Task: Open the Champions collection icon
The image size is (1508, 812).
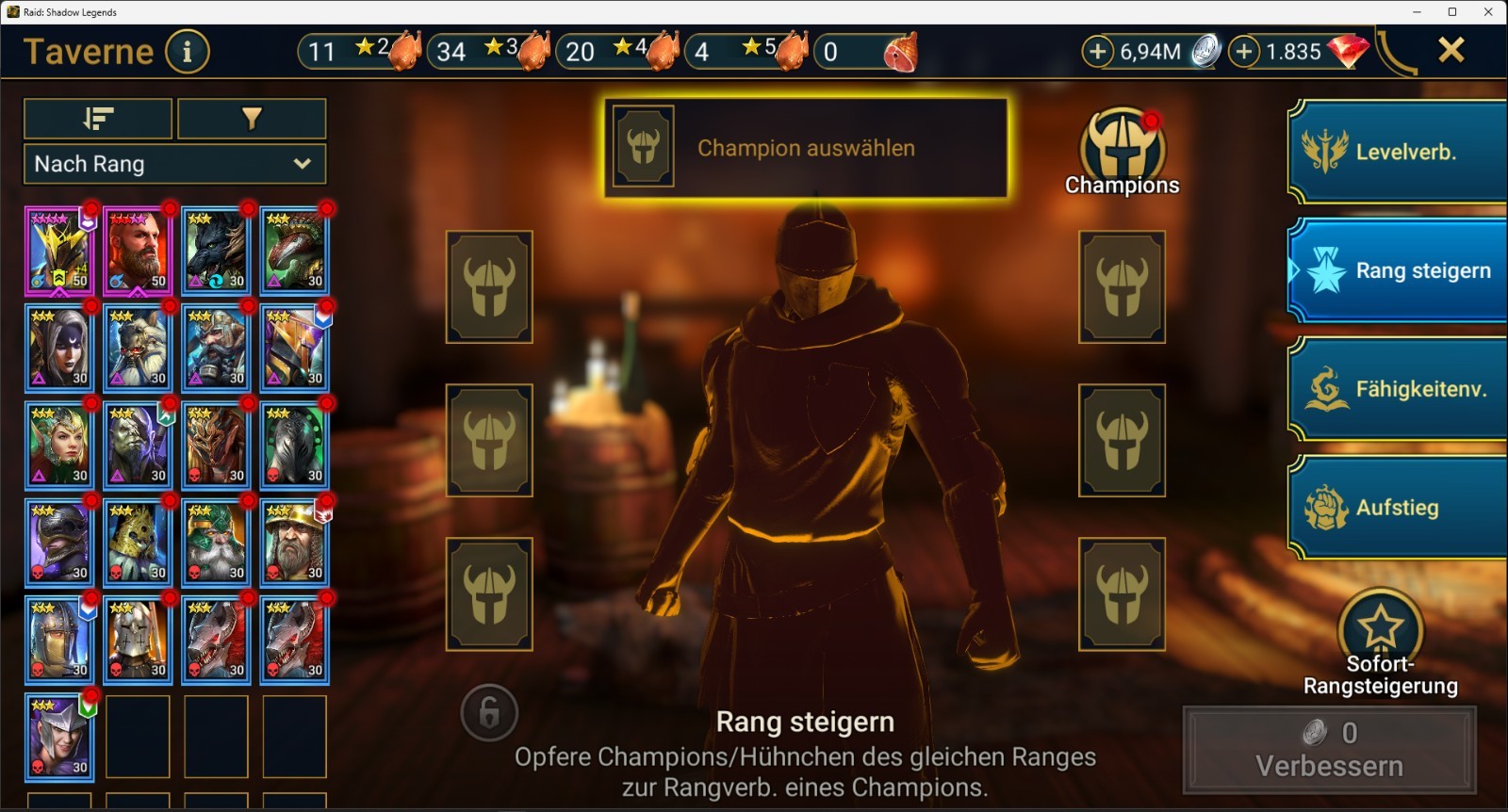Action: click(1122, 152)
